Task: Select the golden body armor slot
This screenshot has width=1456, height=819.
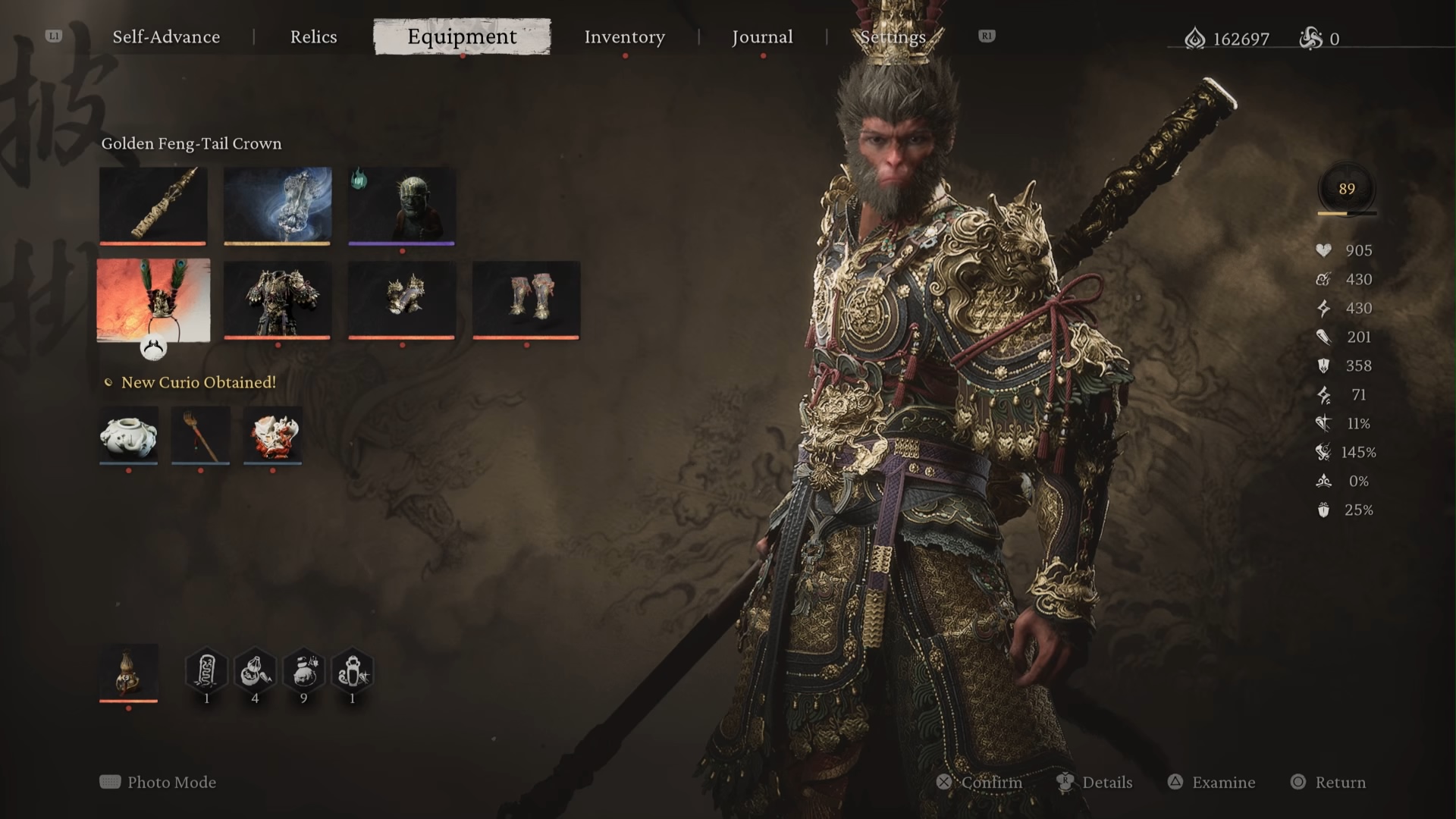Action: click(x=278, y=300)
